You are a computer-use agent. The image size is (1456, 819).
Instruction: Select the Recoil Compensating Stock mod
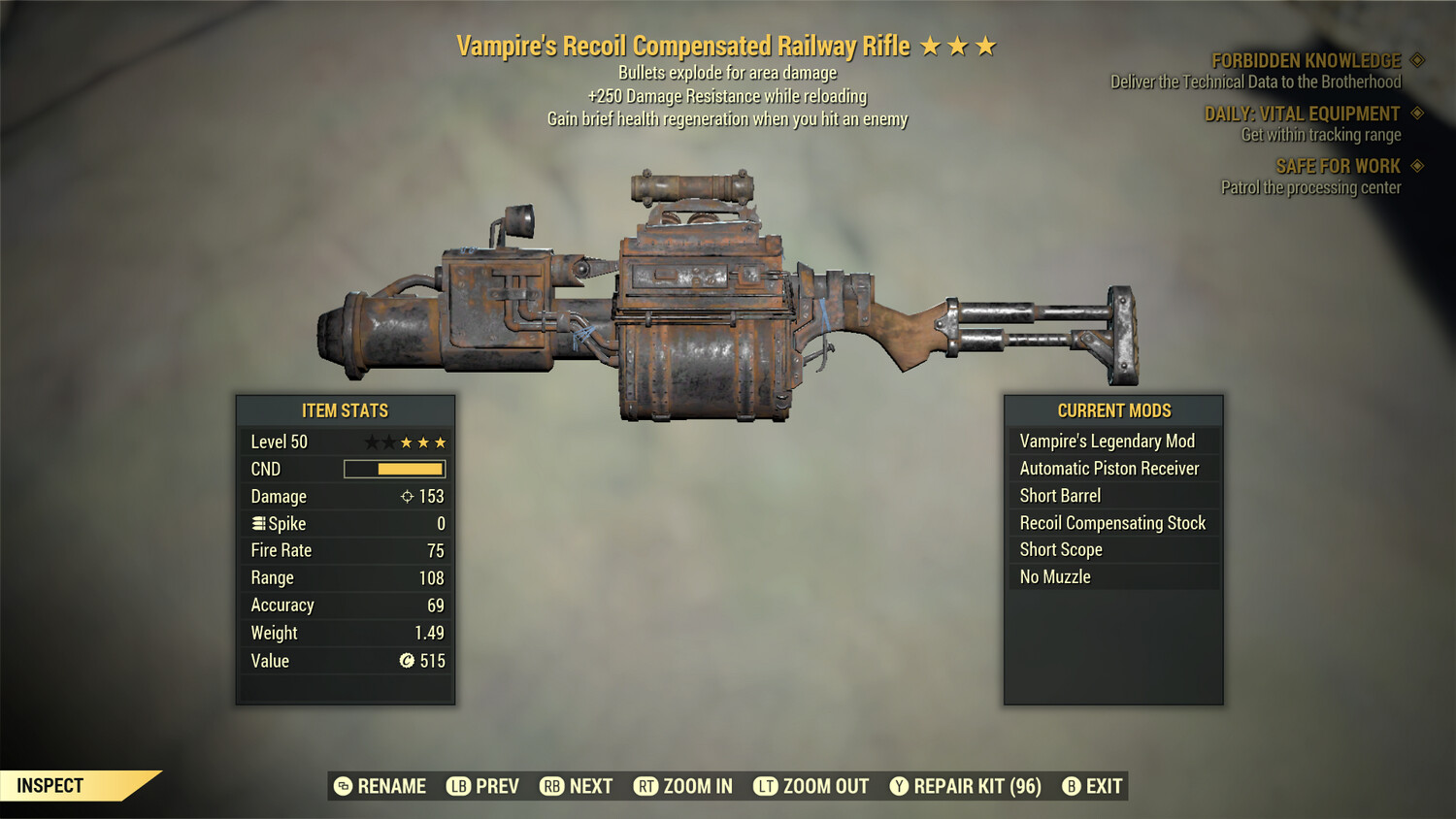[x=1112, y=522]
